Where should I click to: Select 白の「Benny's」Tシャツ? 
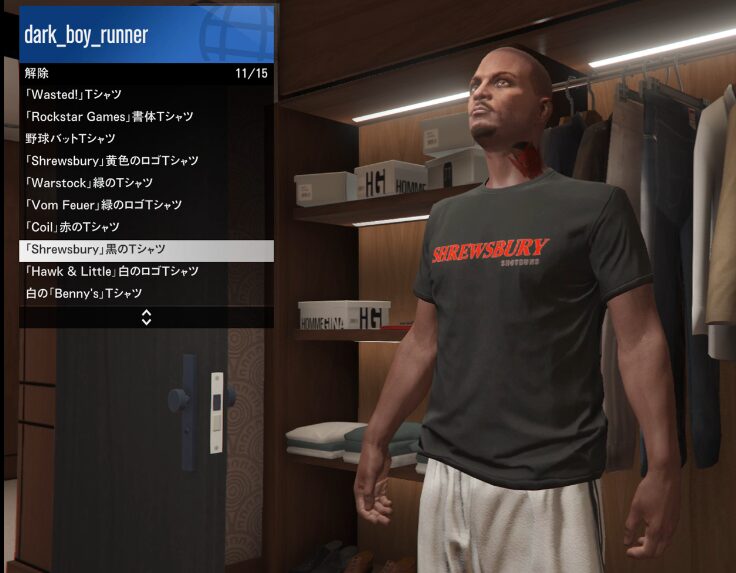tap(146, 294)
